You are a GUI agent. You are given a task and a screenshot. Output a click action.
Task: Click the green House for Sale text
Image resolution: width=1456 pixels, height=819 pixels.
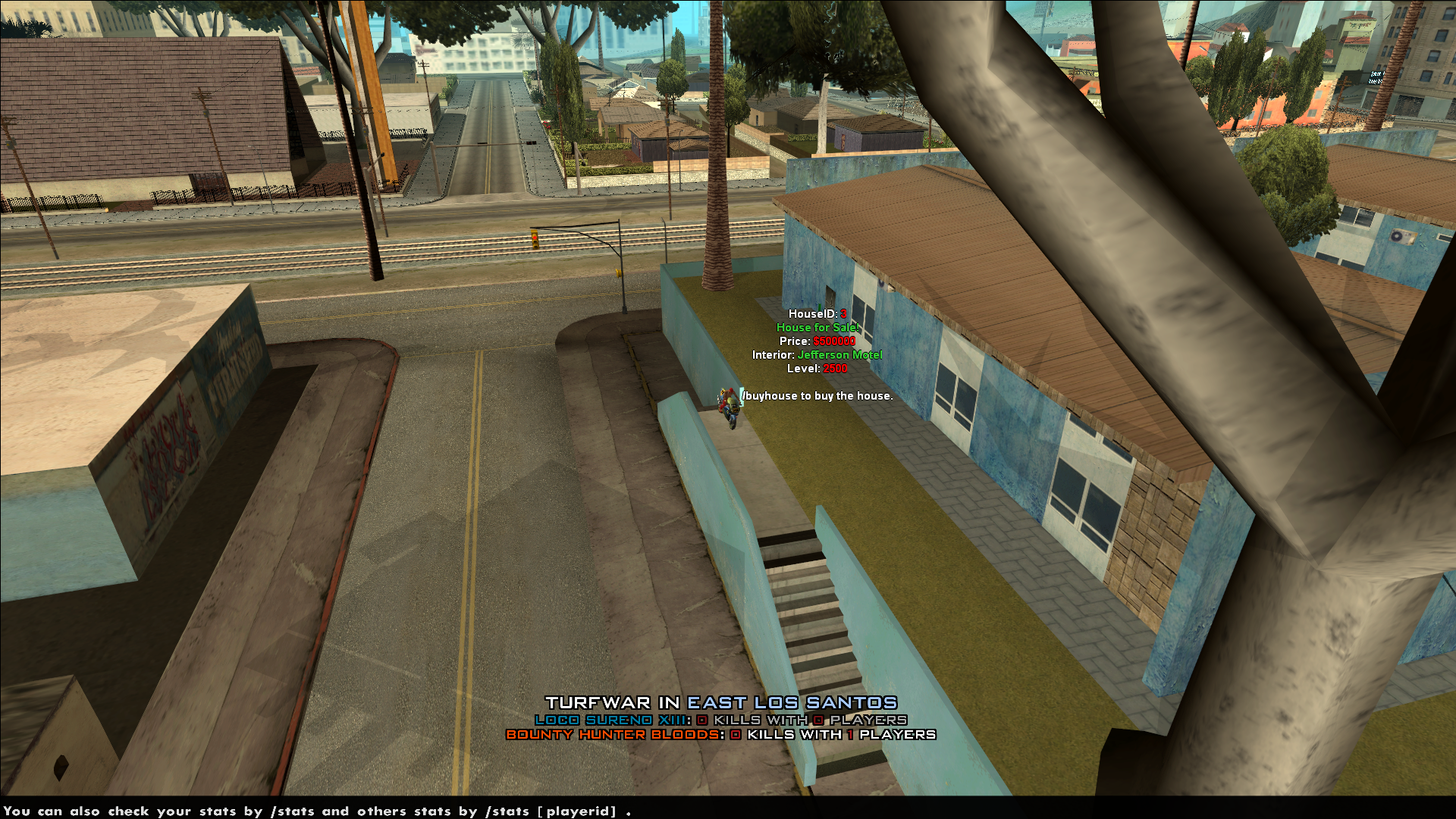tap(817, 327)
